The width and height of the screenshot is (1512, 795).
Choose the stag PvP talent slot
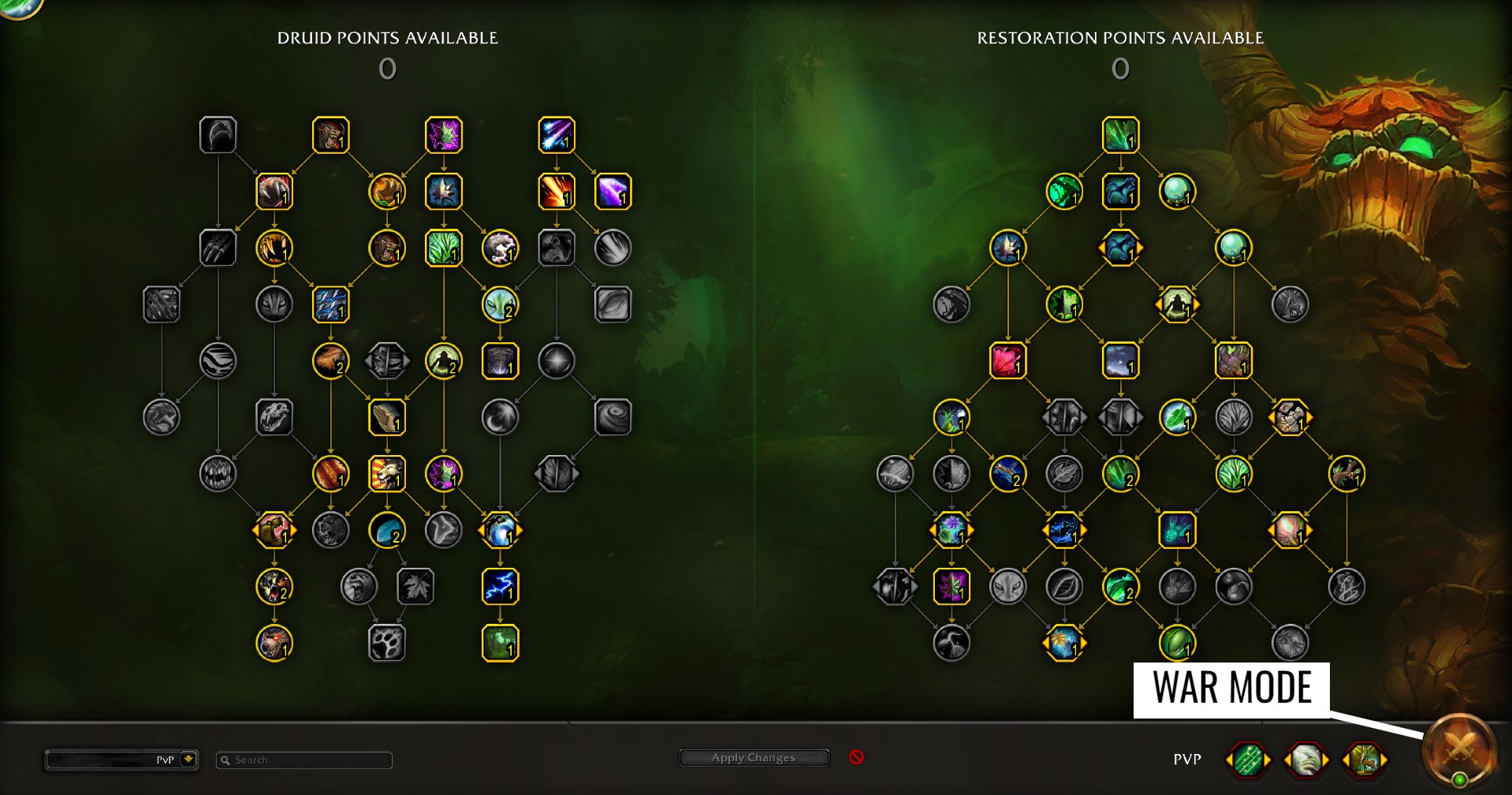click(x=1364, y=760)
